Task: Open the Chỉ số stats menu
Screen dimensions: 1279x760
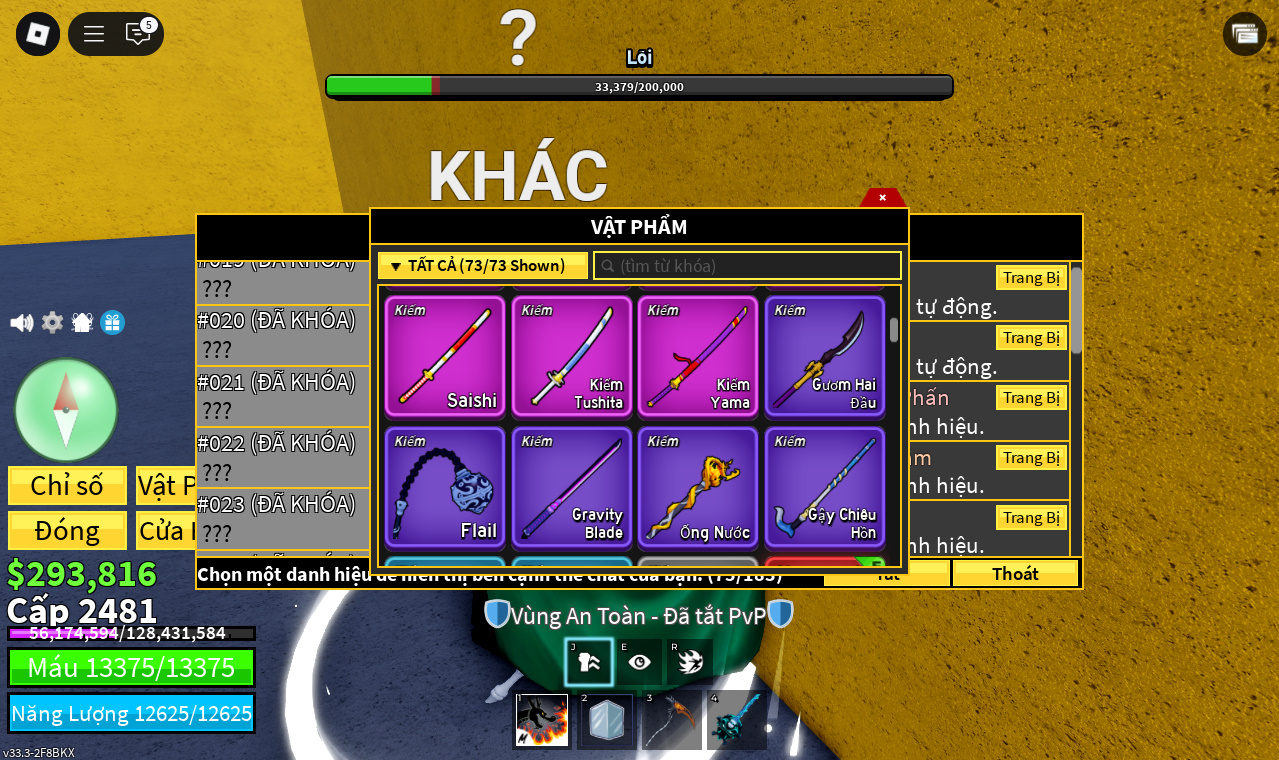Action: [x=67, y=486]
